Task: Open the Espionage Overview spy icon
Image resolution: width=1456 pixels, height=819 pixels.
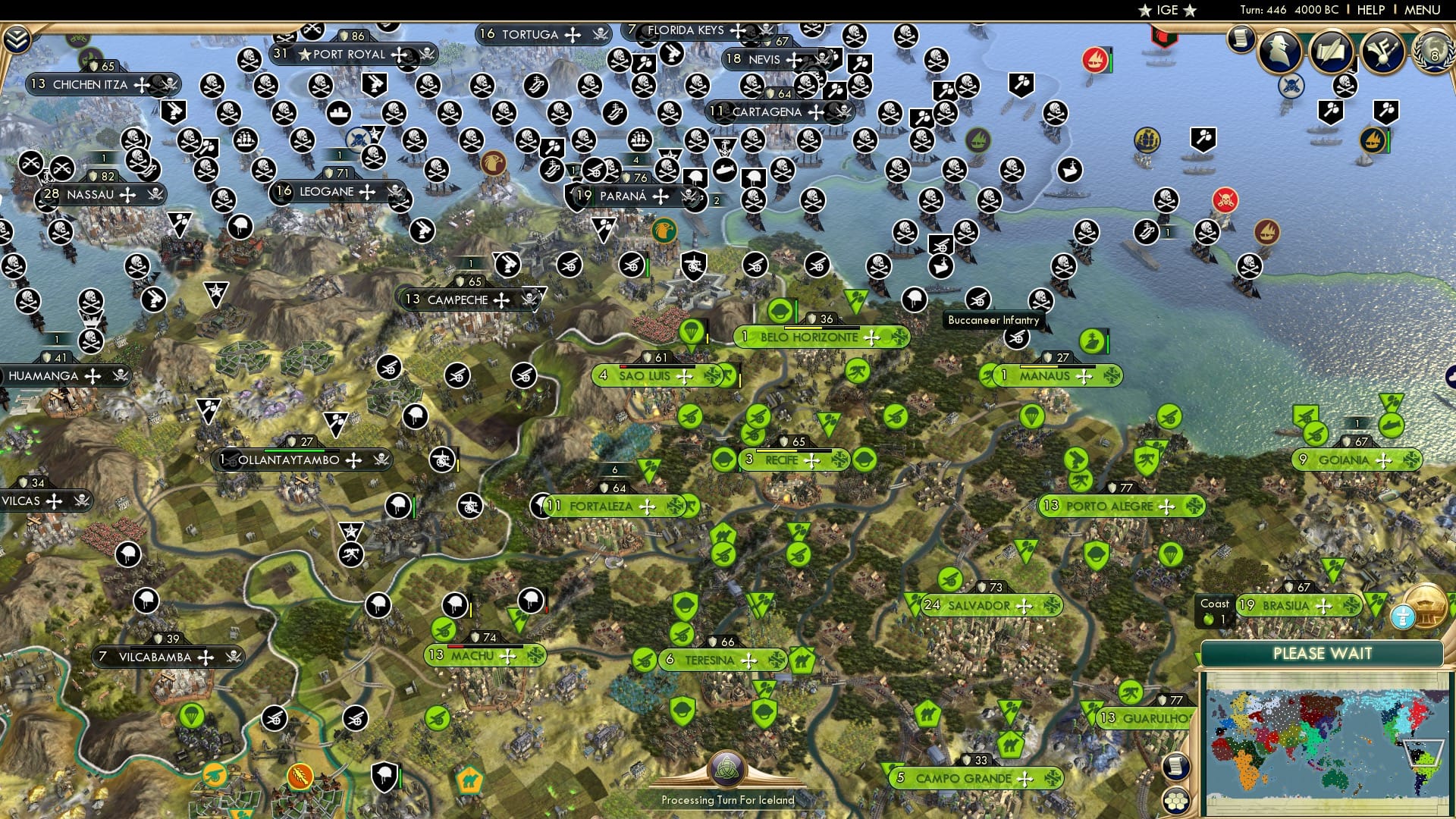Action: coord(1279,51)
